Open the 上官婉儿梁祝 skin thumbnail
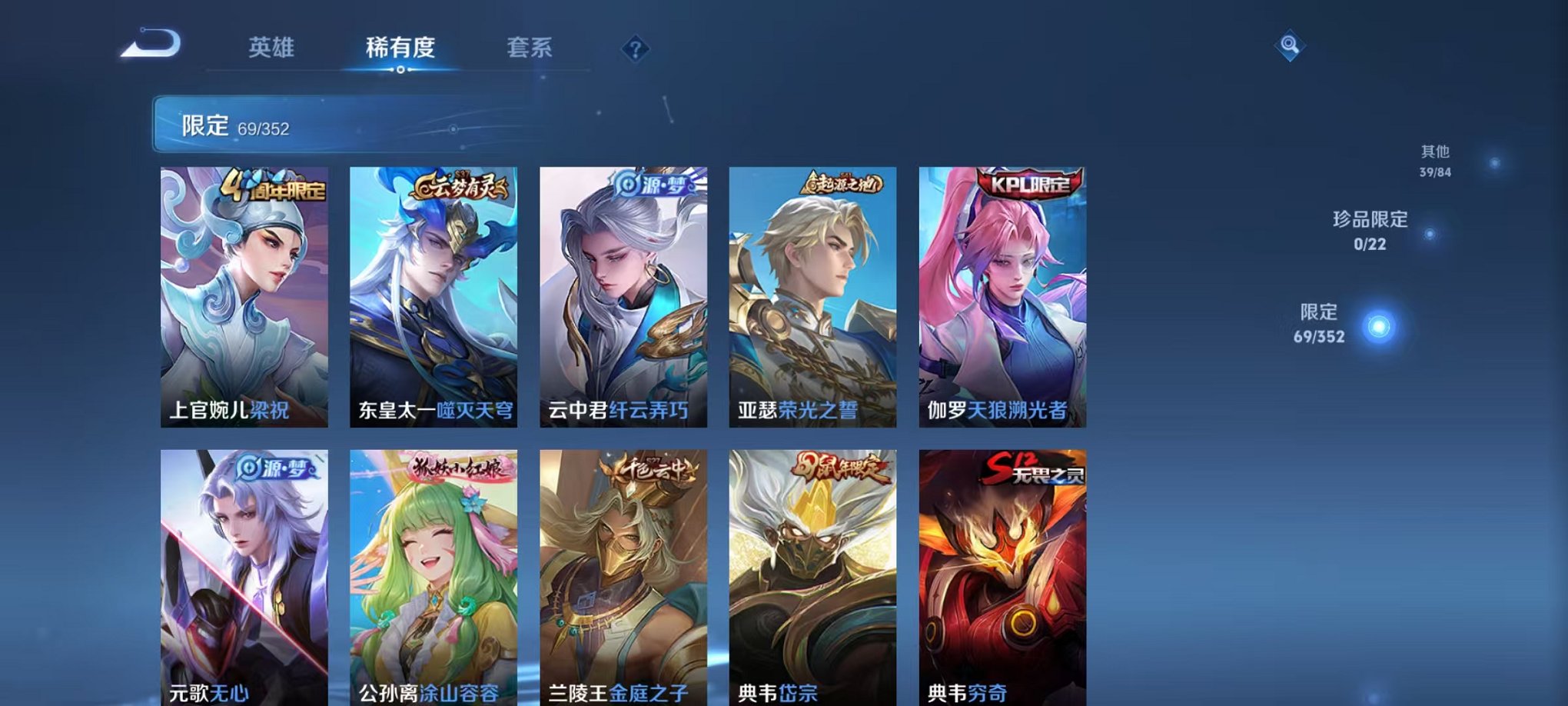1568x706 pixels. click(x=241, y=300)
